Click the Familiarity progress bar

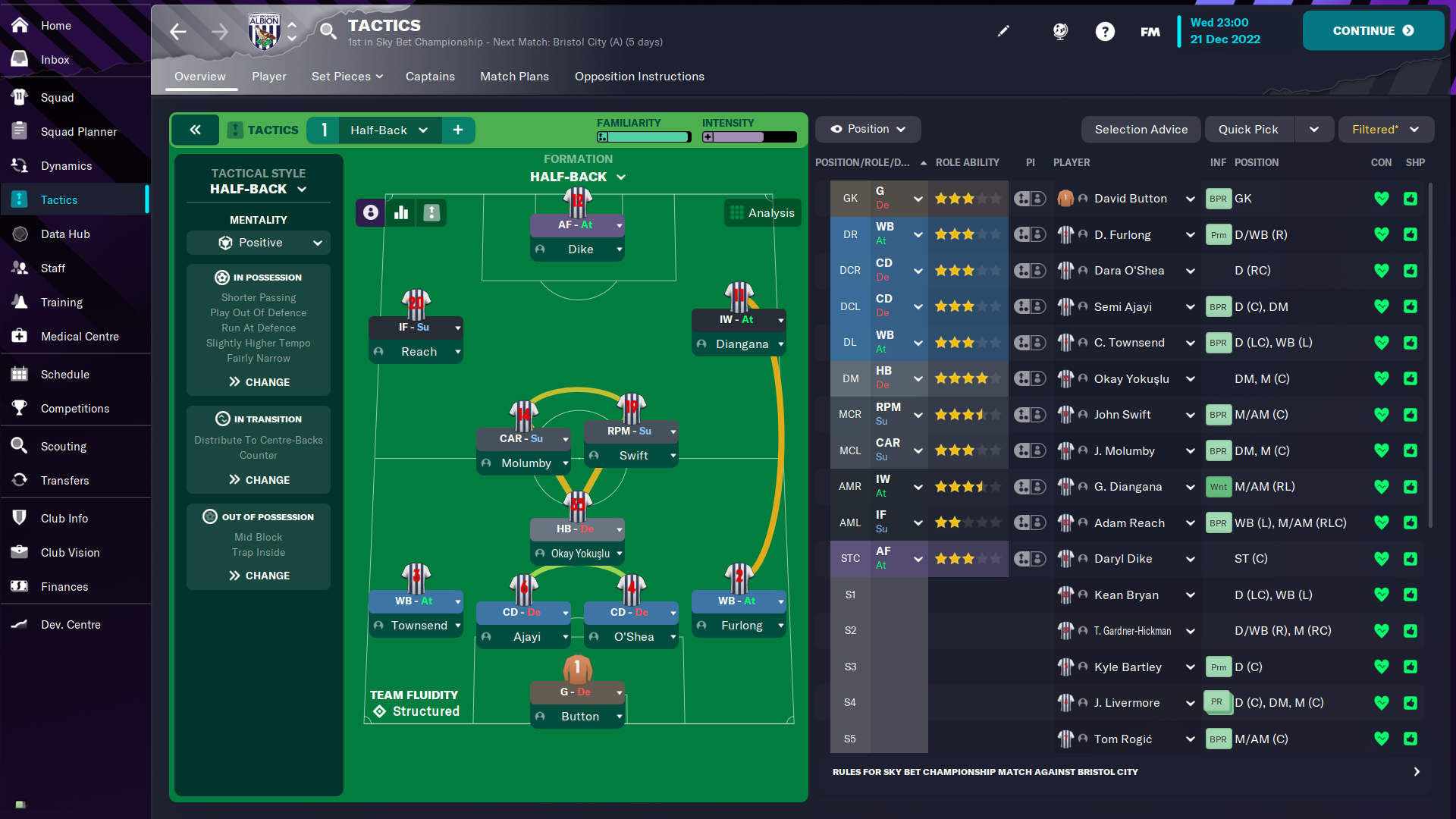point(643,136)
